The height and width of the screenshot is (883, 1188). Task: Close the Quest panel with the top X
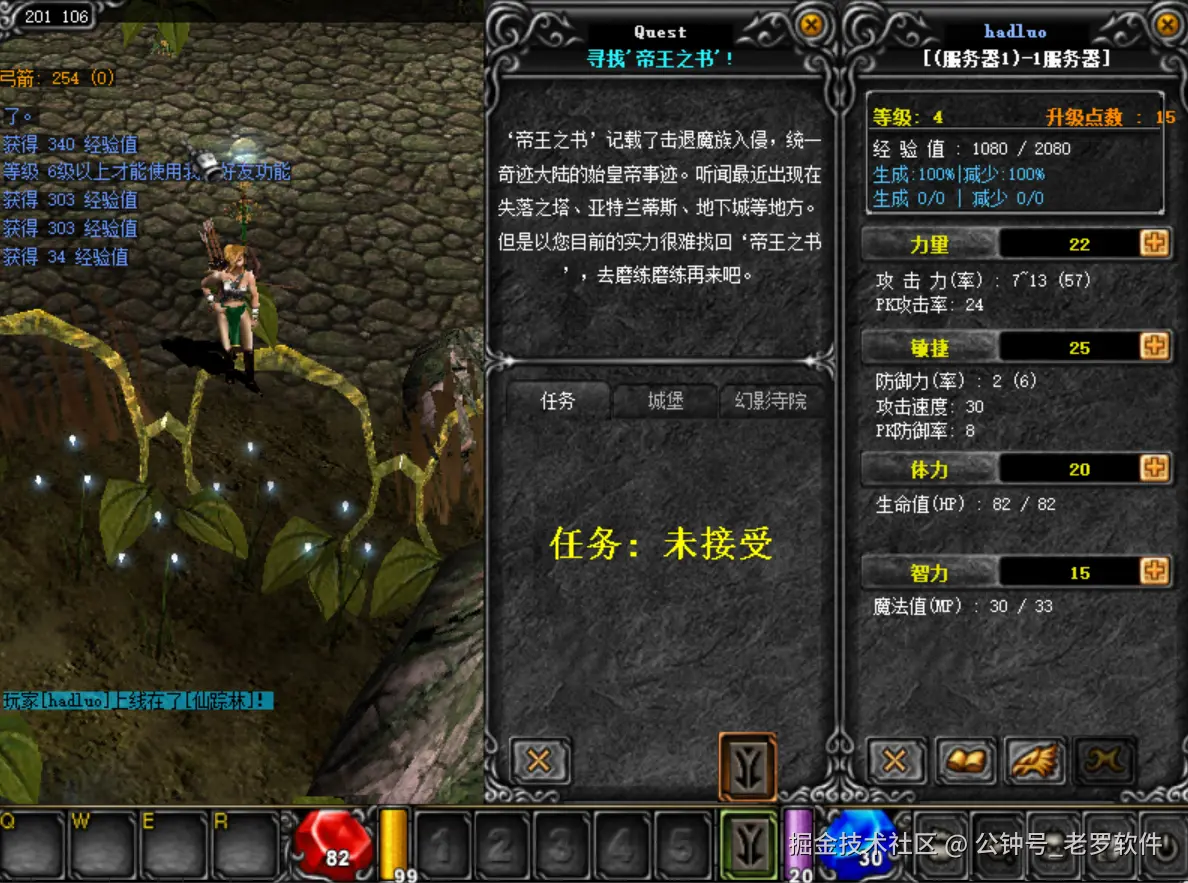[812, 24]
